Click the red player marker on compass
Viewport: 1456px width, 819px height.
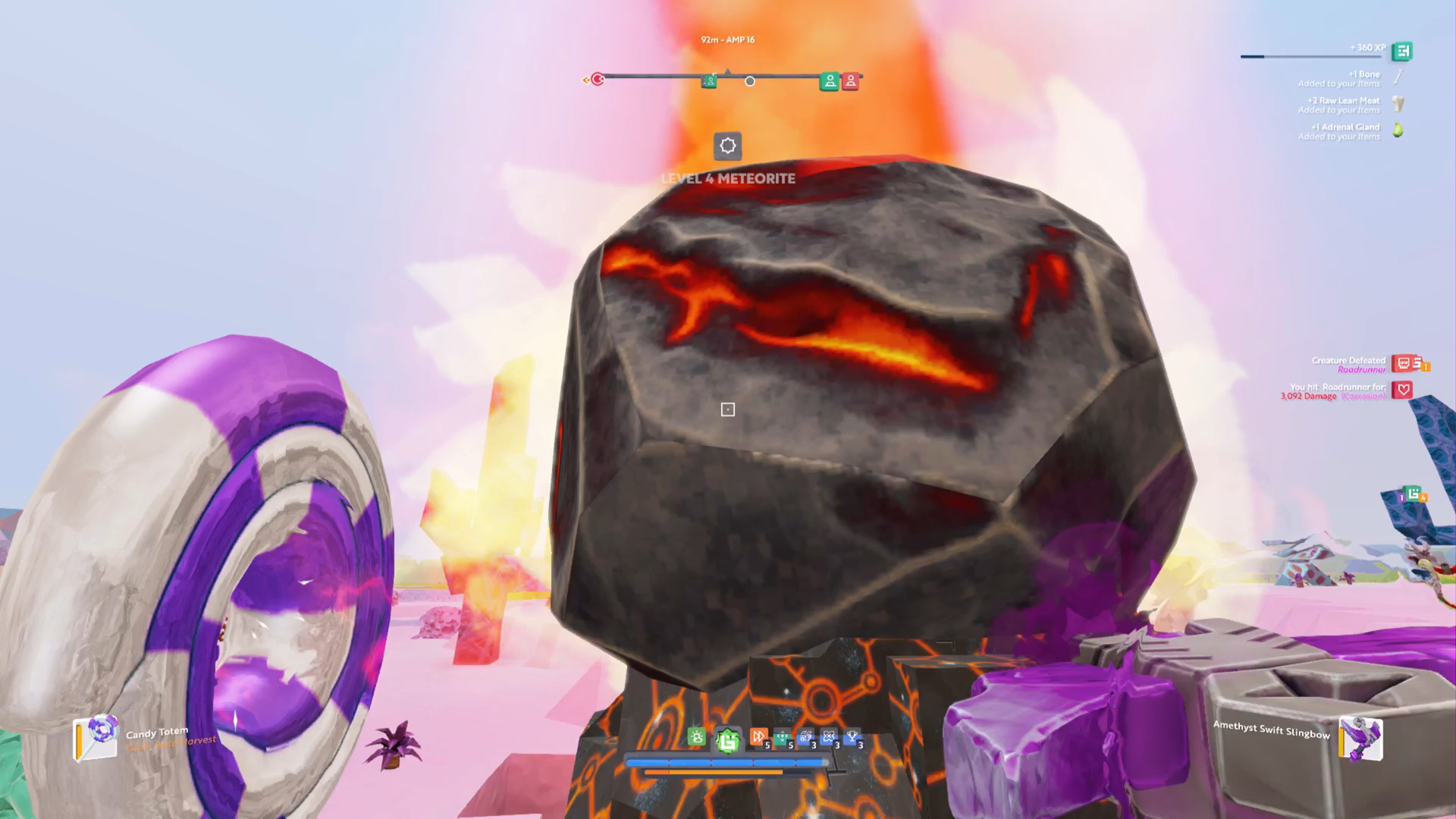850,81
